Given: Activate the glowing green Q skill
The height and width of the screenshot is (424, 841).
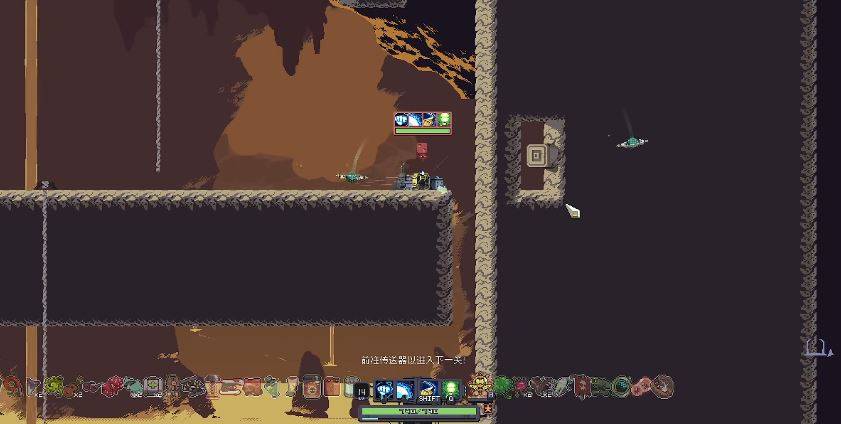Looking at the screenshot, I should tap(450, 389).
